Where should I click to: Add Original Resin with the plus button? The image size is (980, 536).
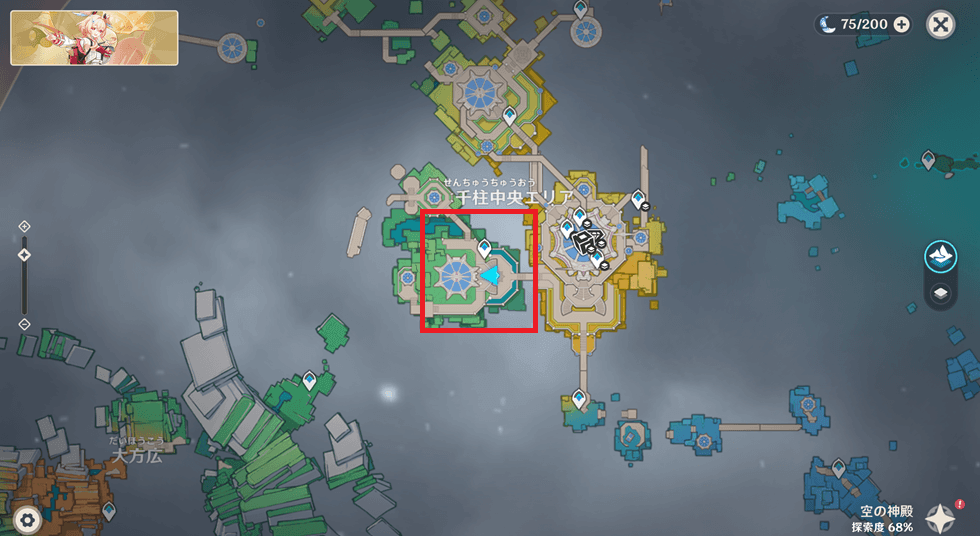coord(902,25)
